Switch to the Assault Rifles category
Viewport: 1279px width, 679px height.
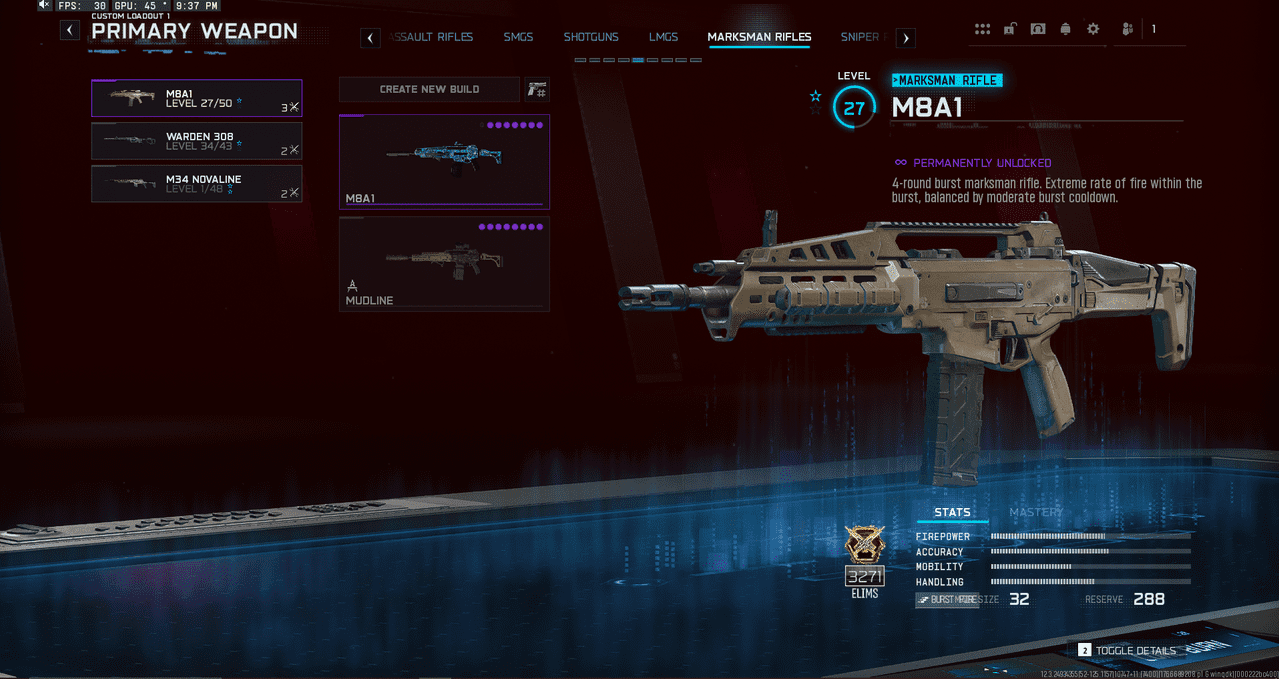(x=432, y=38)
